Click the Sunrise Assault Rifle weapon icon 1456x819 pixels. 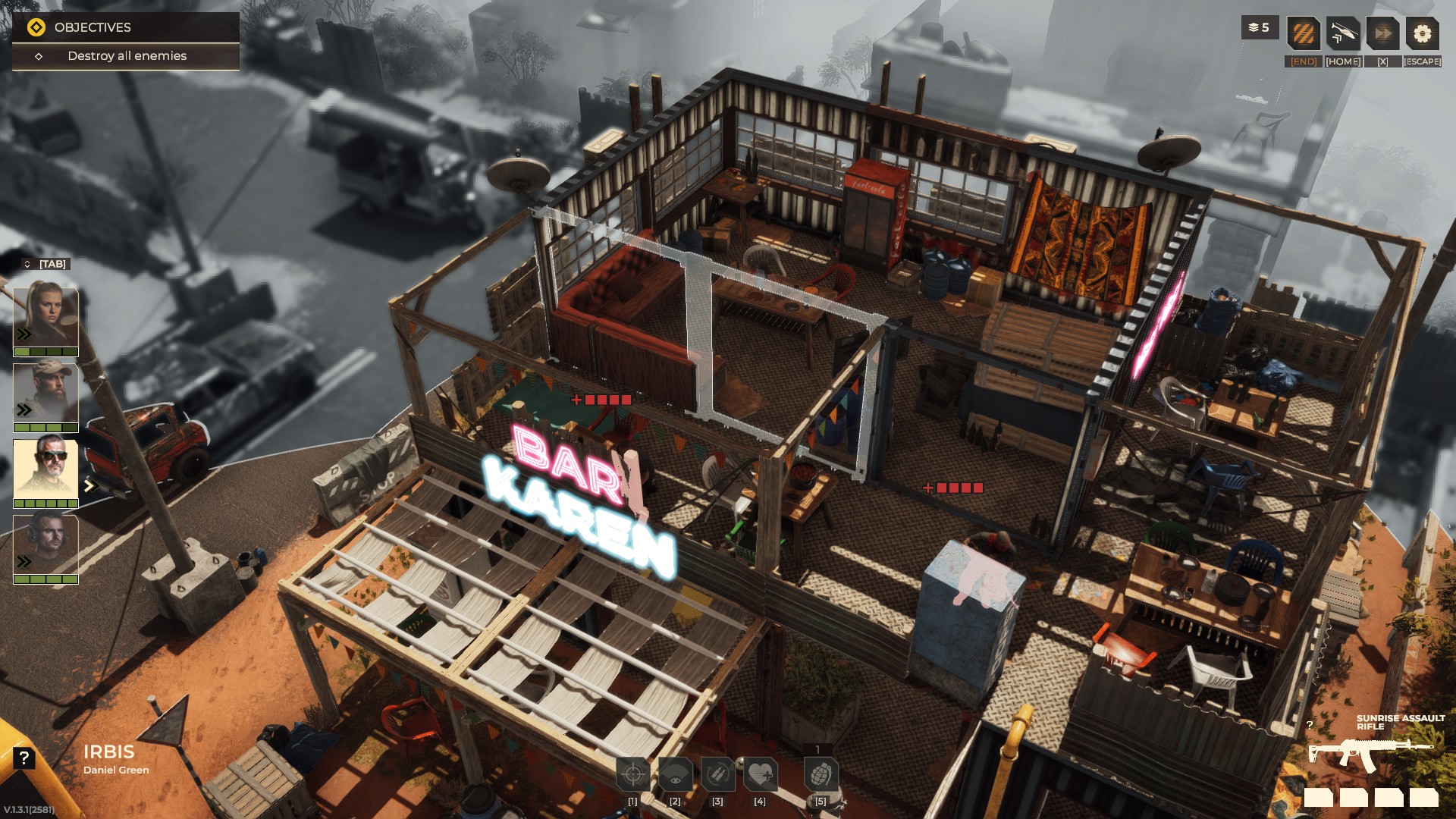(x=1371, y=753)
